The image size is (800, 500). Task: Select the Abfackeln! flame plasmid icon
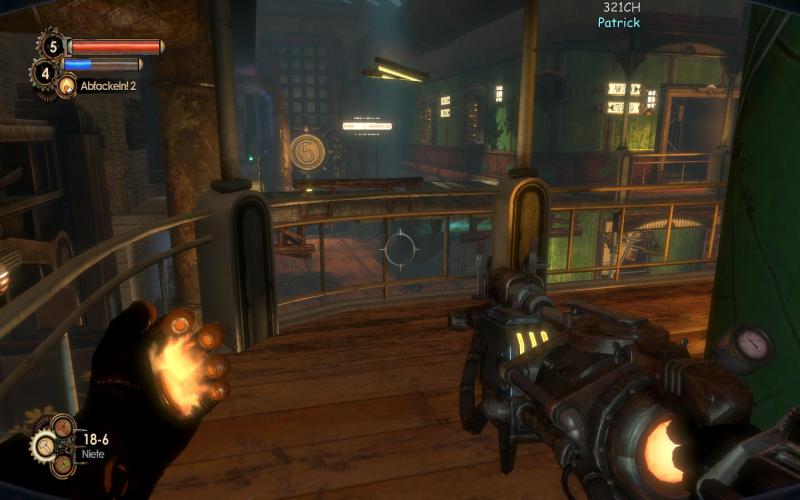point(67,87)
